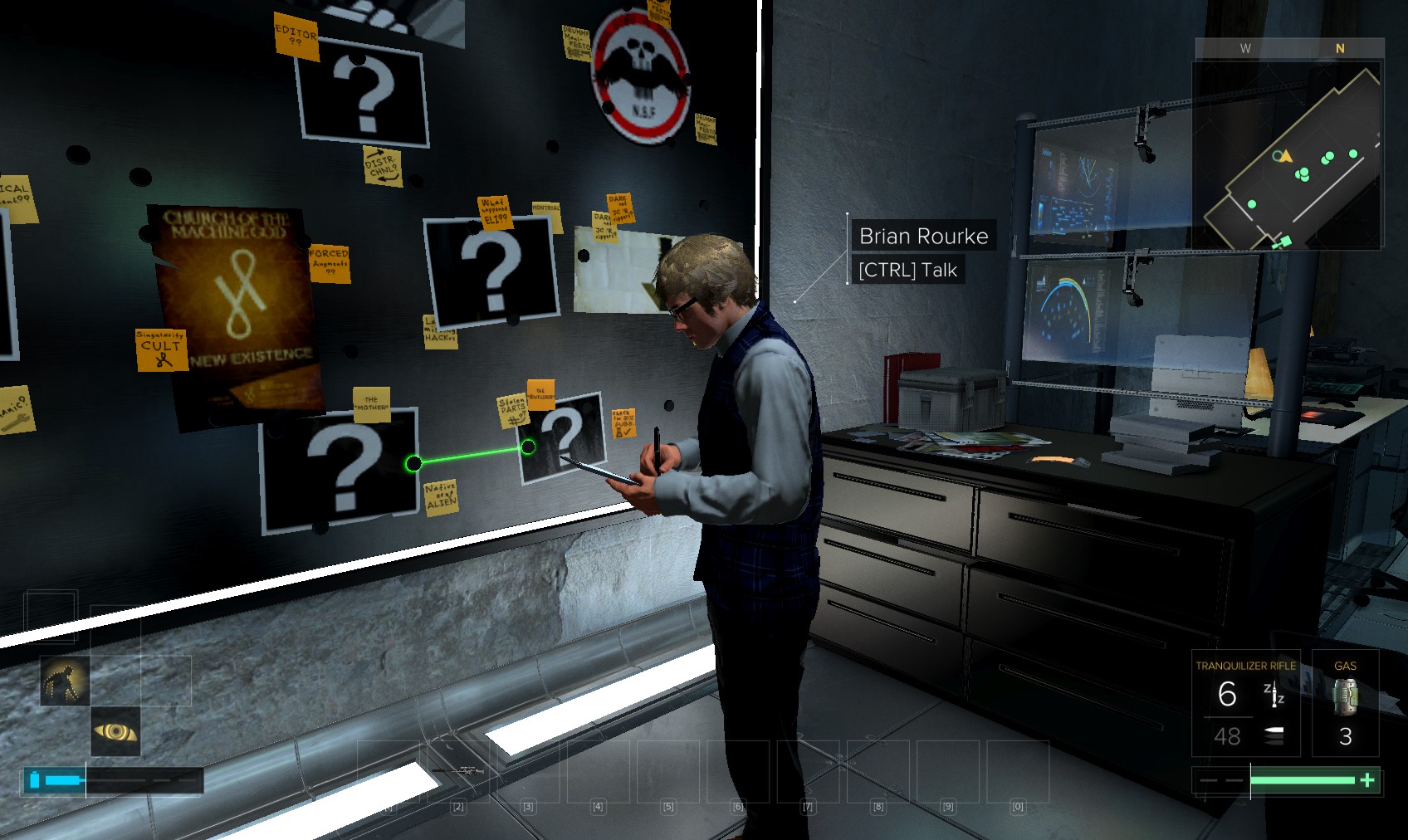Select the rifle in hotbar slot 2
The image size is (1408, 840).
pos(458,772)
